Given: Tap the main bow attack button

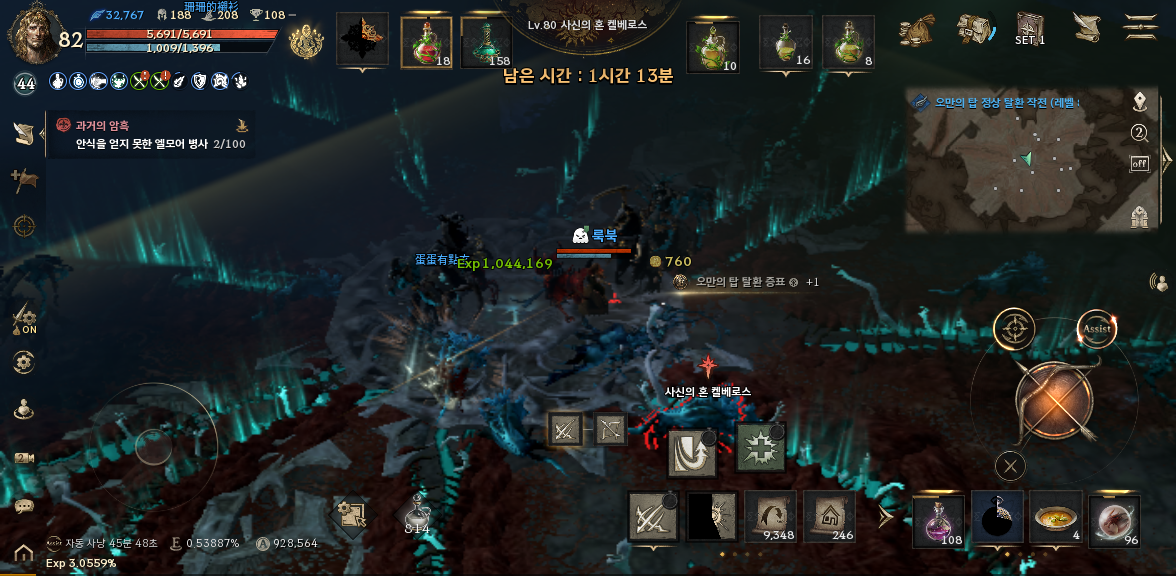Looking at the screenshot, I should click(x=1053, y=402).
